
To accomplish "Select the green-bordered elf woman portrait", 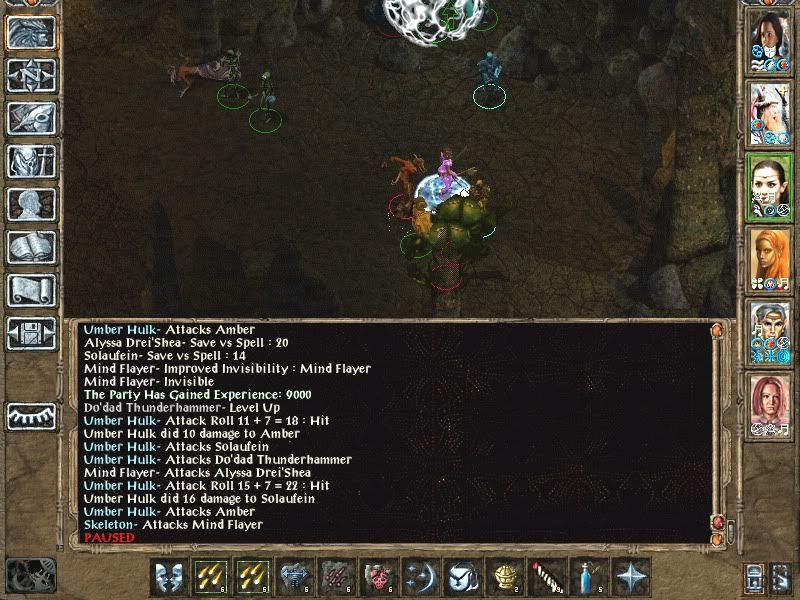I will tap(769, 188).
